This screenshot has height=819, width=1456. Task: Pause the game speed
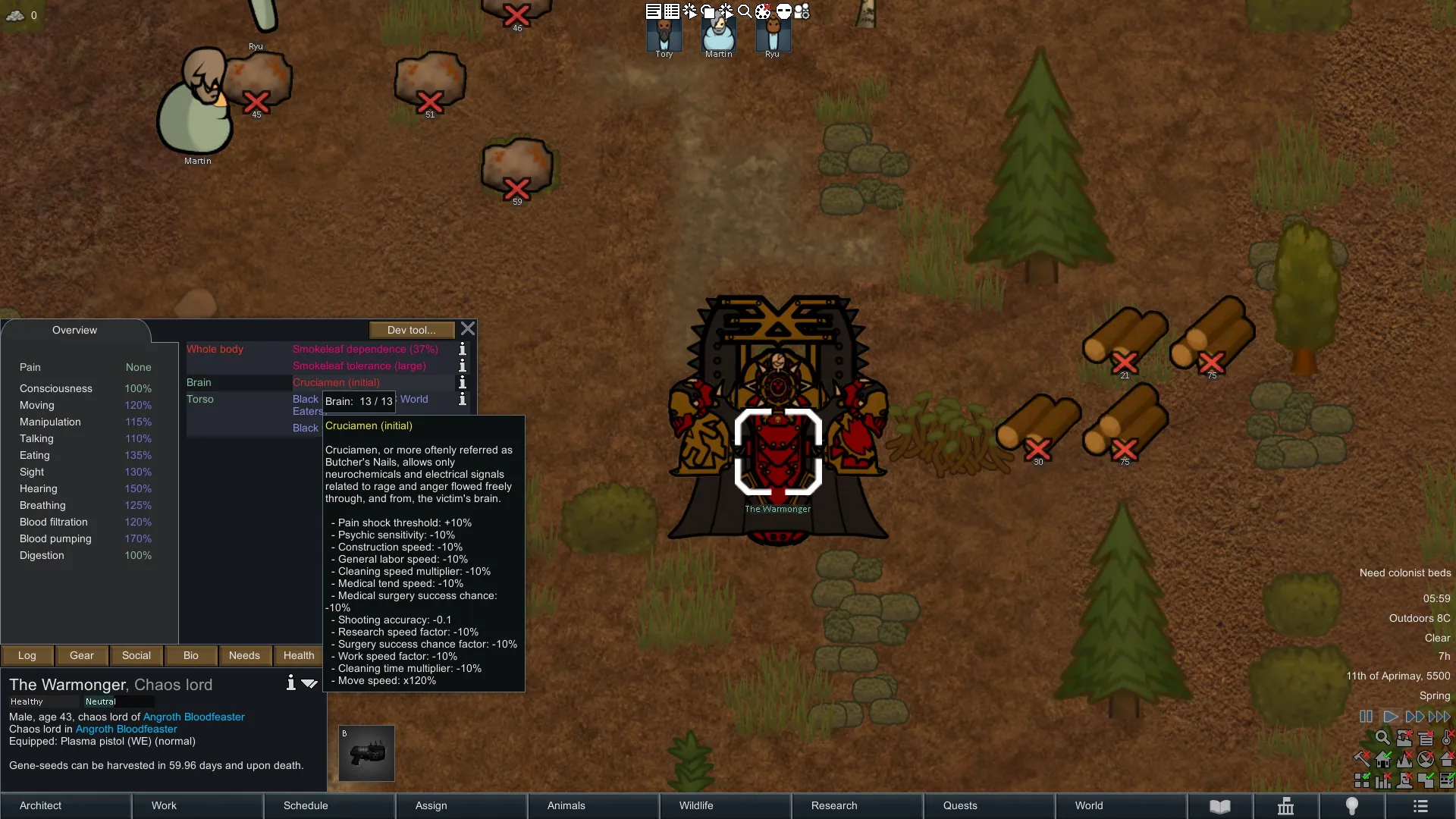[1366, 717]
